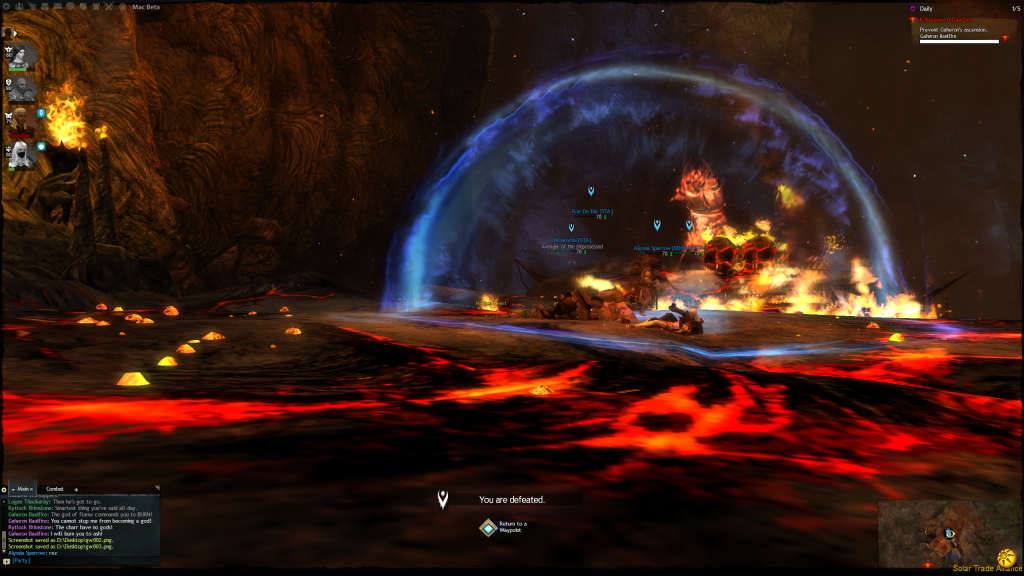Choose Return to a Waypoint
This screenshot has height=576, width=1024.
coord(487,527)
